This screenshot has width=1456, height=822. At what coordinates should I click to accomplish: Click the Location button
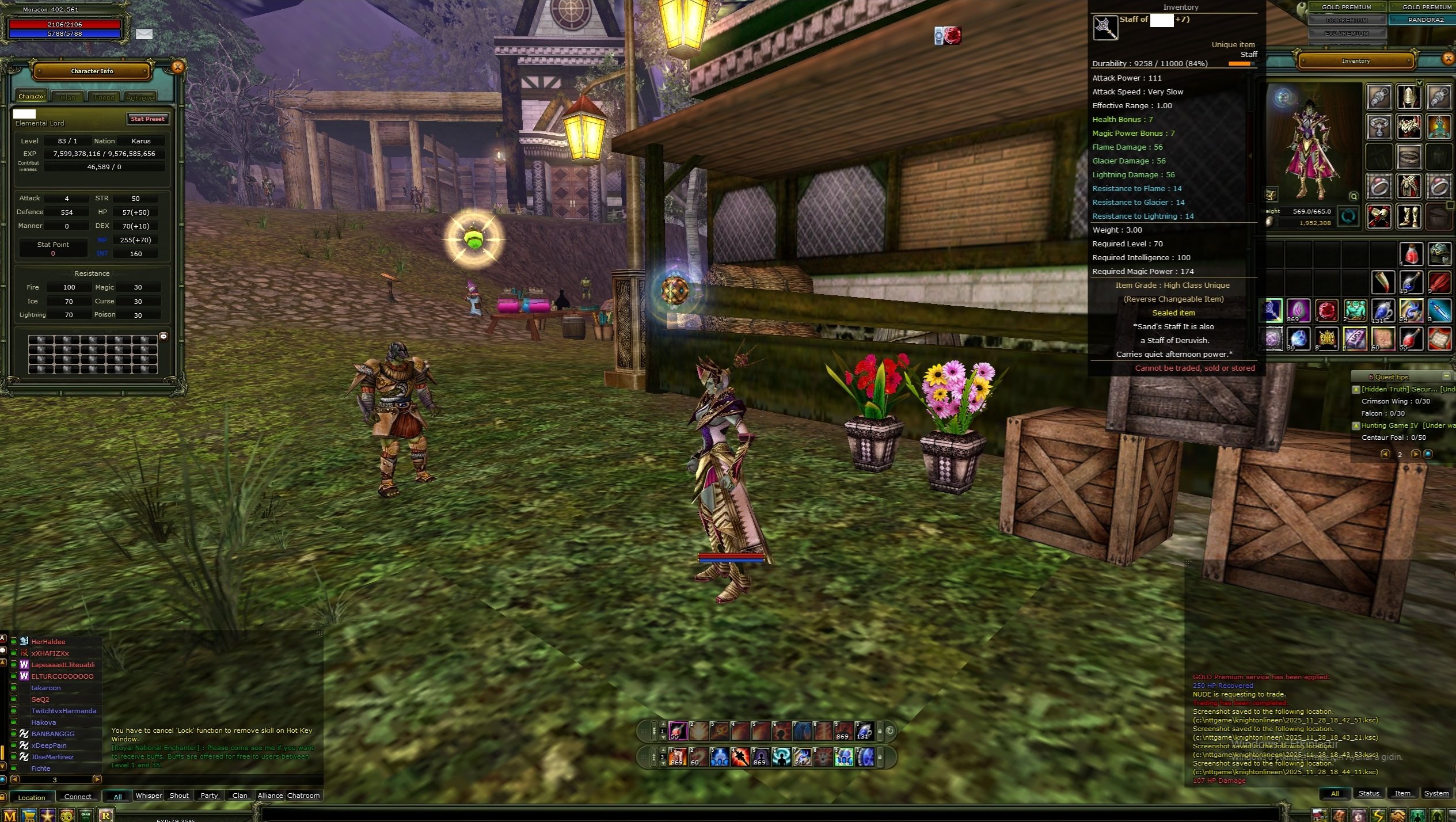pos(31,797)
